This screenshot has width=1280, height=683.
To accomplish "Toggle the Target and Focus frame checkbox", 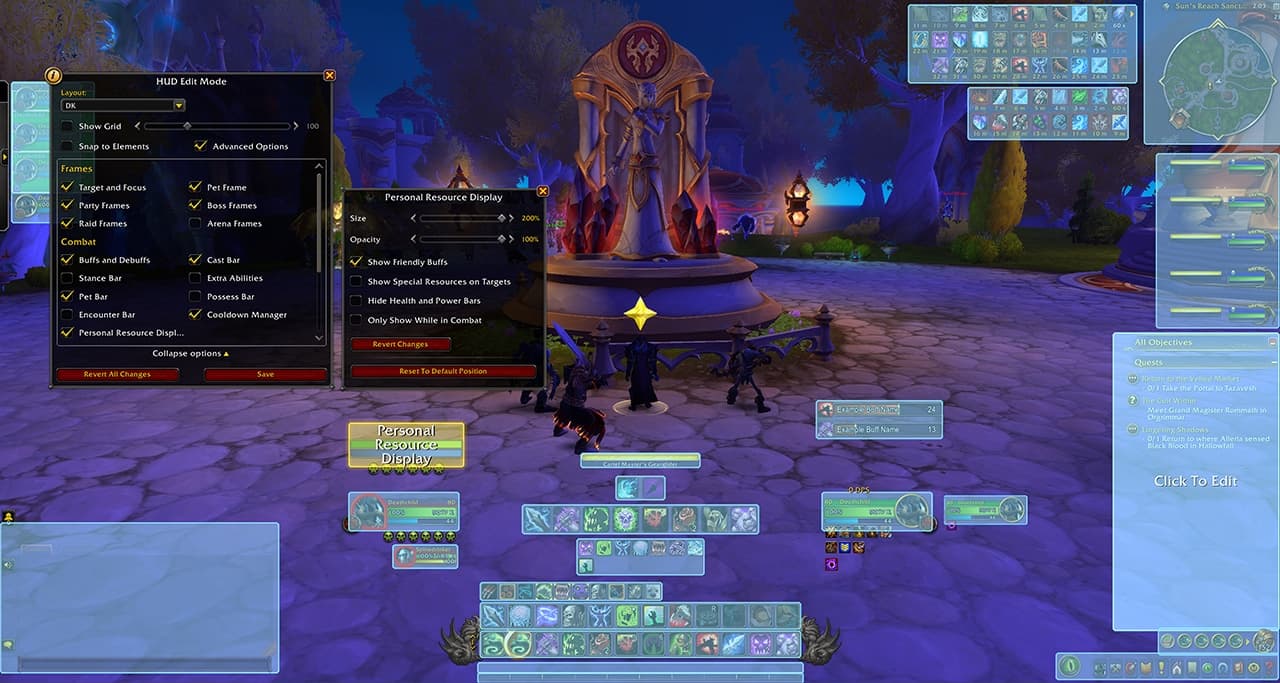I will [x=67, y=187].
